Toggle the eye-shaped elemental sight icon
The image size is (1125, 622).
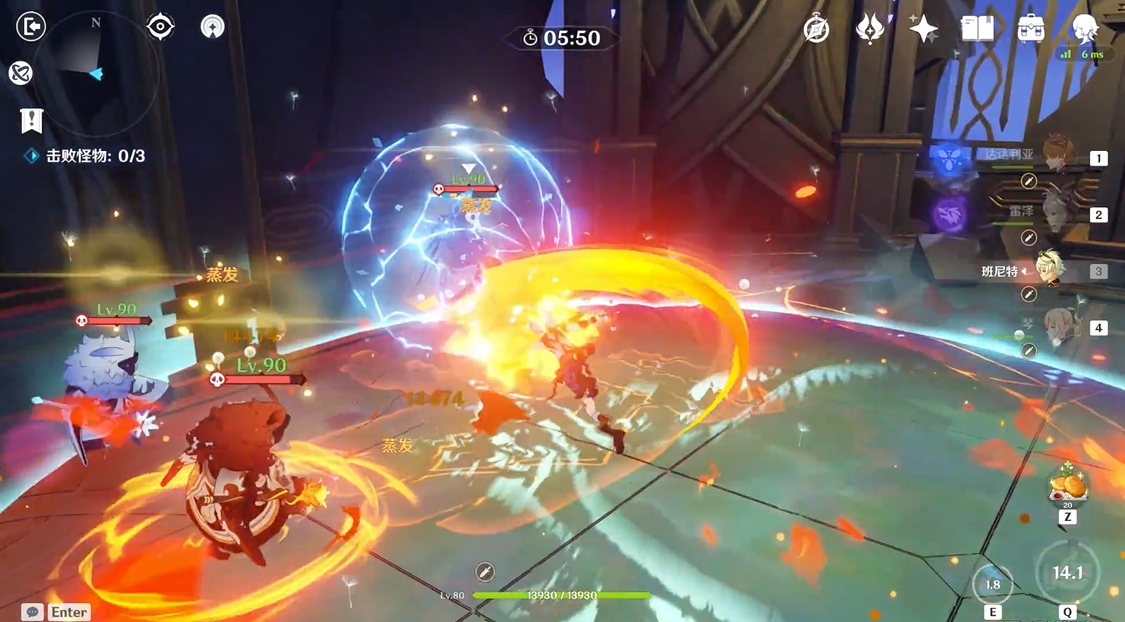click(x=161, y=27)
